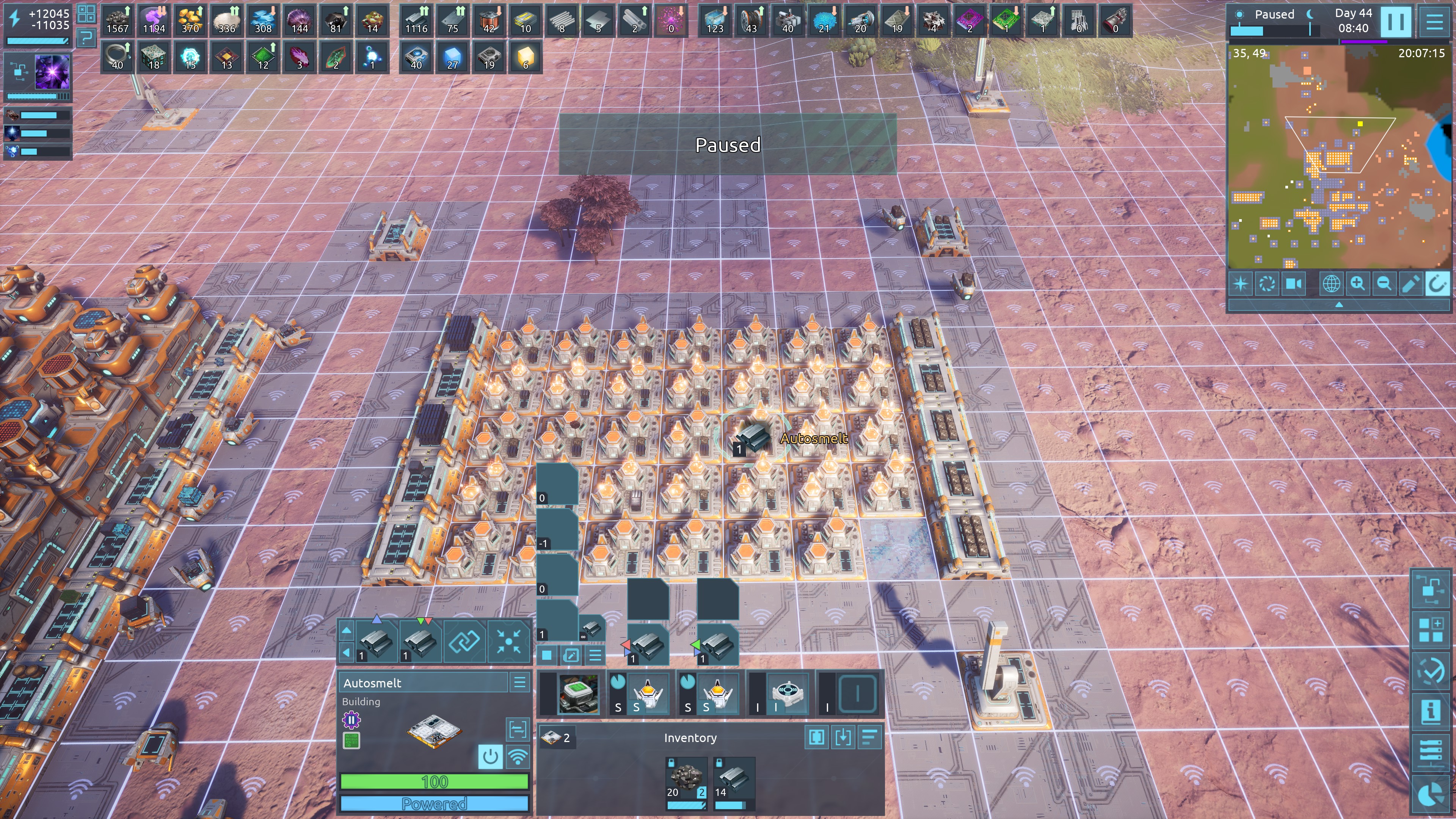Viewport: 1456px width, 819px height.
Task: Open the info book codex
Action: 1431,711
